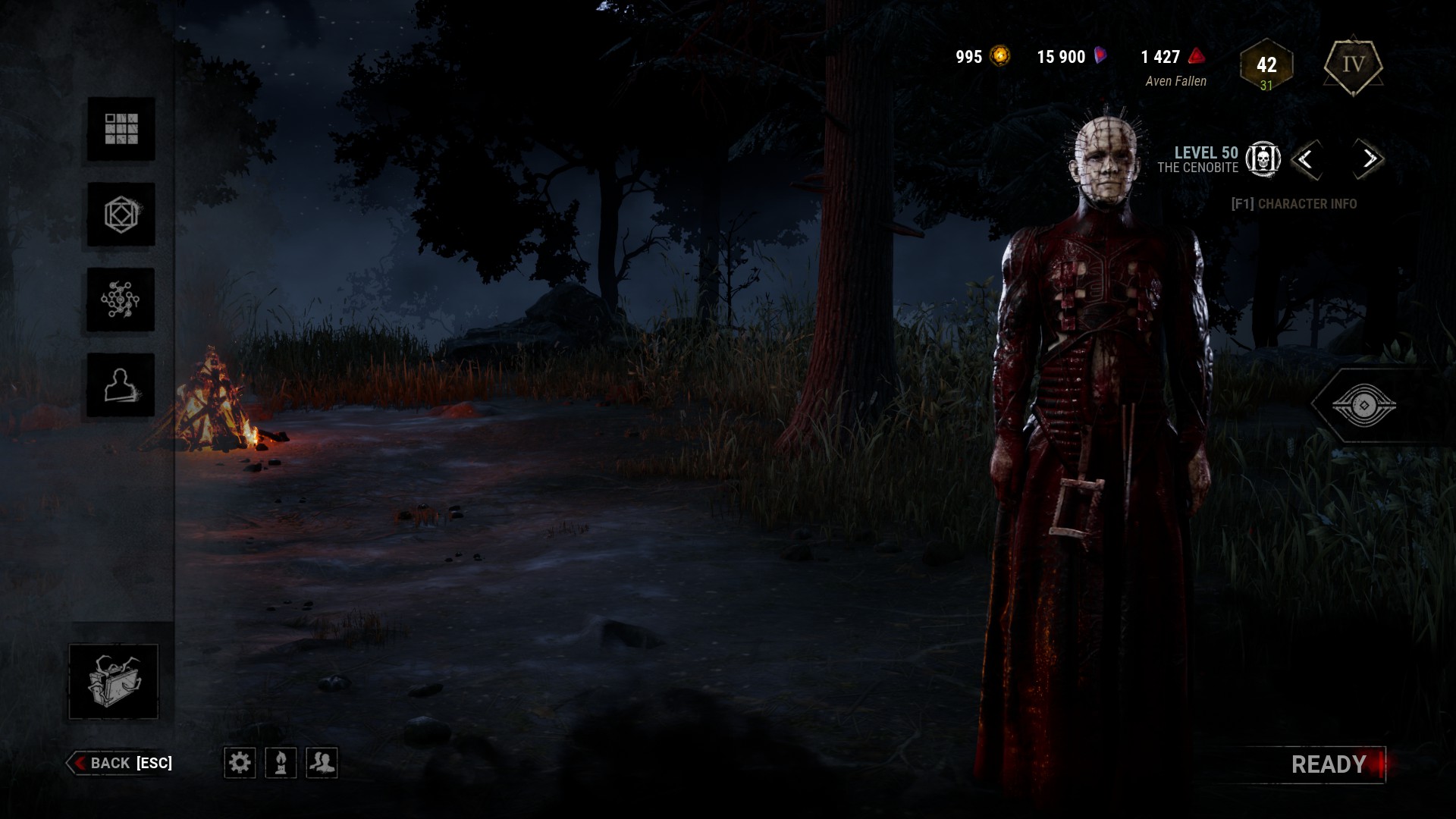1456x819 pixels.
Task: Open the loadout grid icon
Action: click(x=121, y=129)
